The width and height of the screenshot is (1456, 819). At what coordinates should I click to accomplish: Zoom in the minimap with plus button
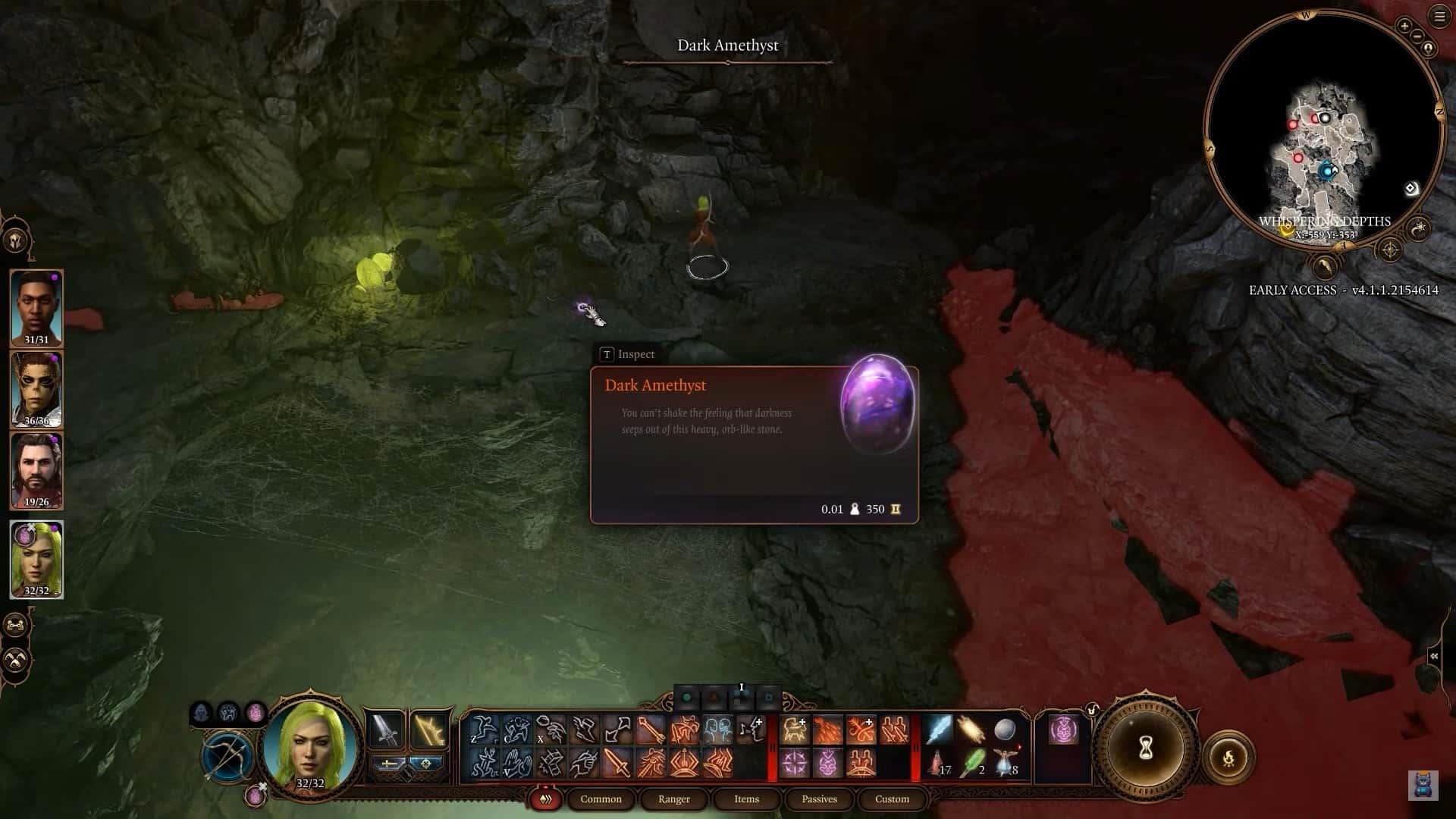click(x=1404, y=26)
